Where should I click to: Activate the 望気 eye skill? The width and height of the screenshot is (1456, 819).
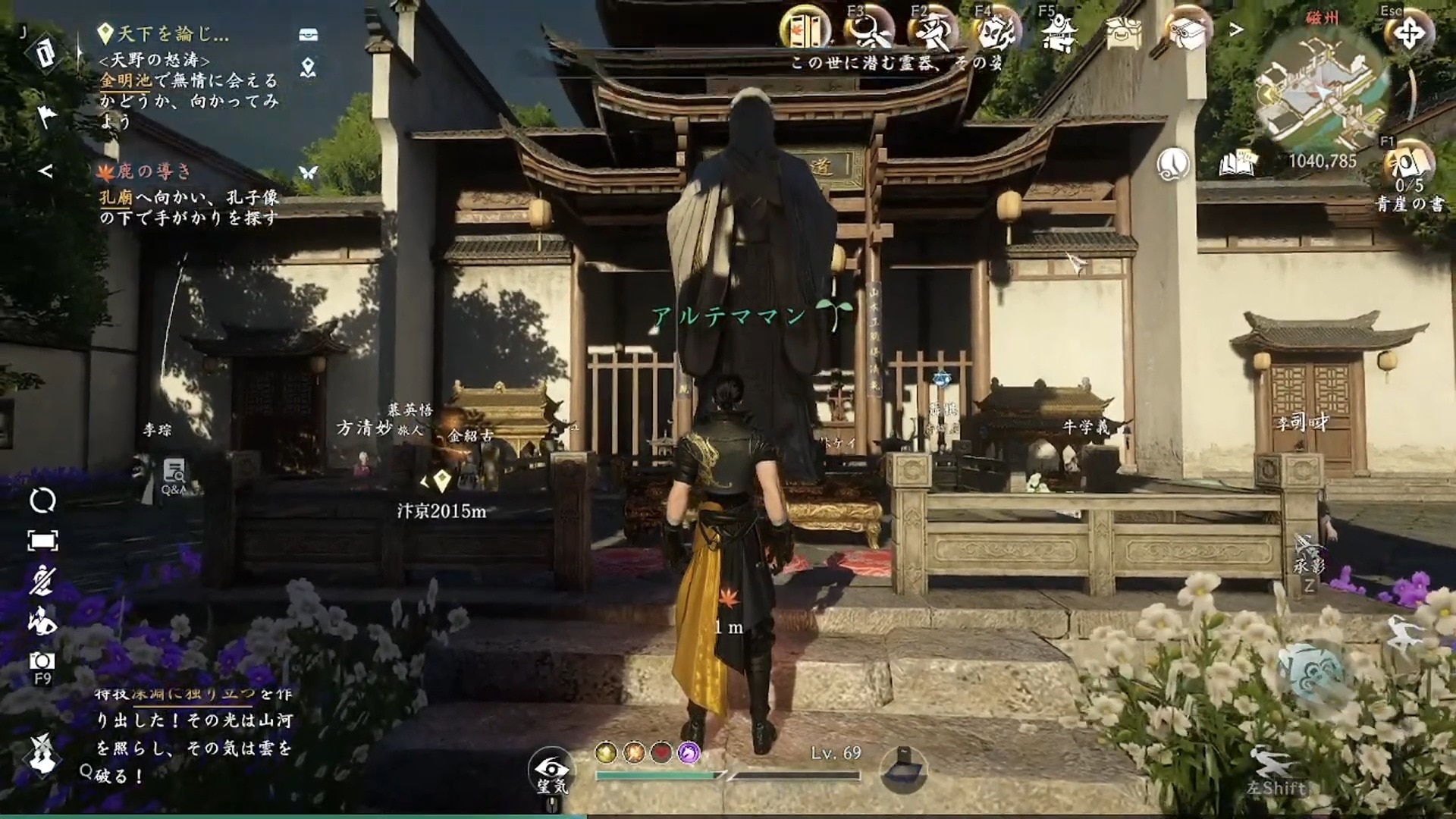[x=552, y=770]
